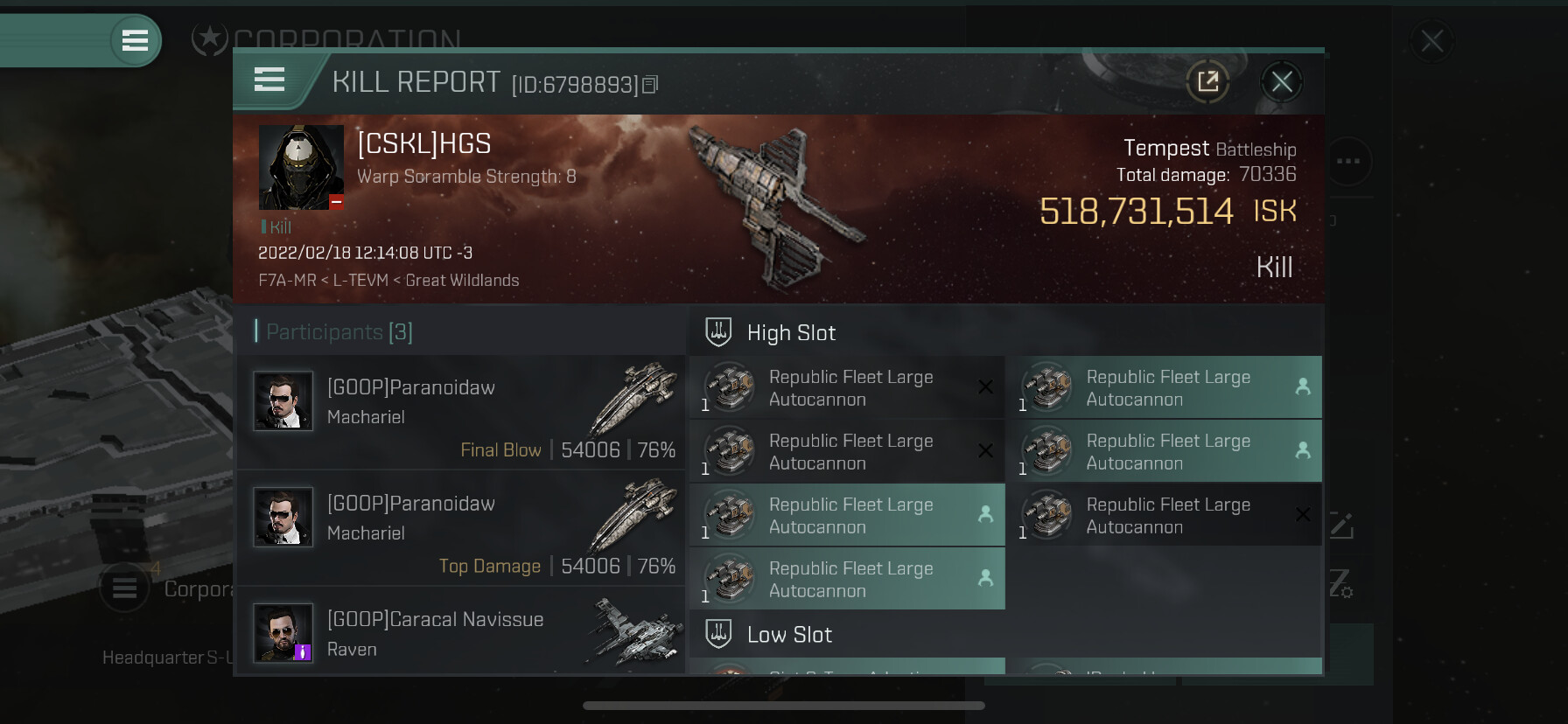The height and width of the screenshot is (724, 1568).
Task: Open the green main menu button
Action: [135, 40]
